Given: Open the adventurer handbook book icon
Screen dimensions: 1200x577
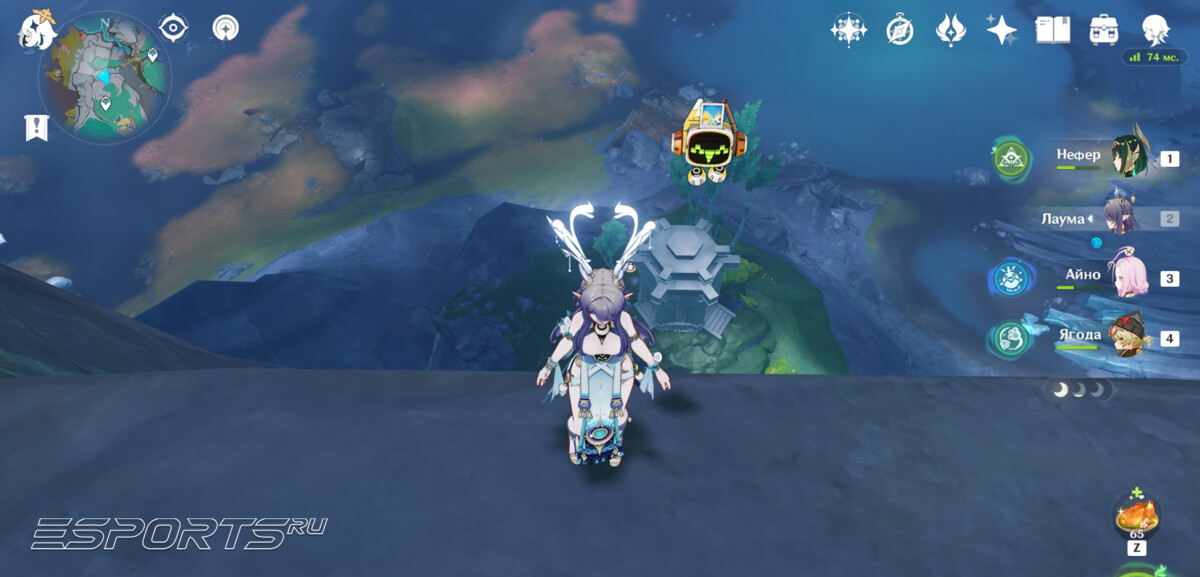Looking at the screenshot, I should point(1052,30).
